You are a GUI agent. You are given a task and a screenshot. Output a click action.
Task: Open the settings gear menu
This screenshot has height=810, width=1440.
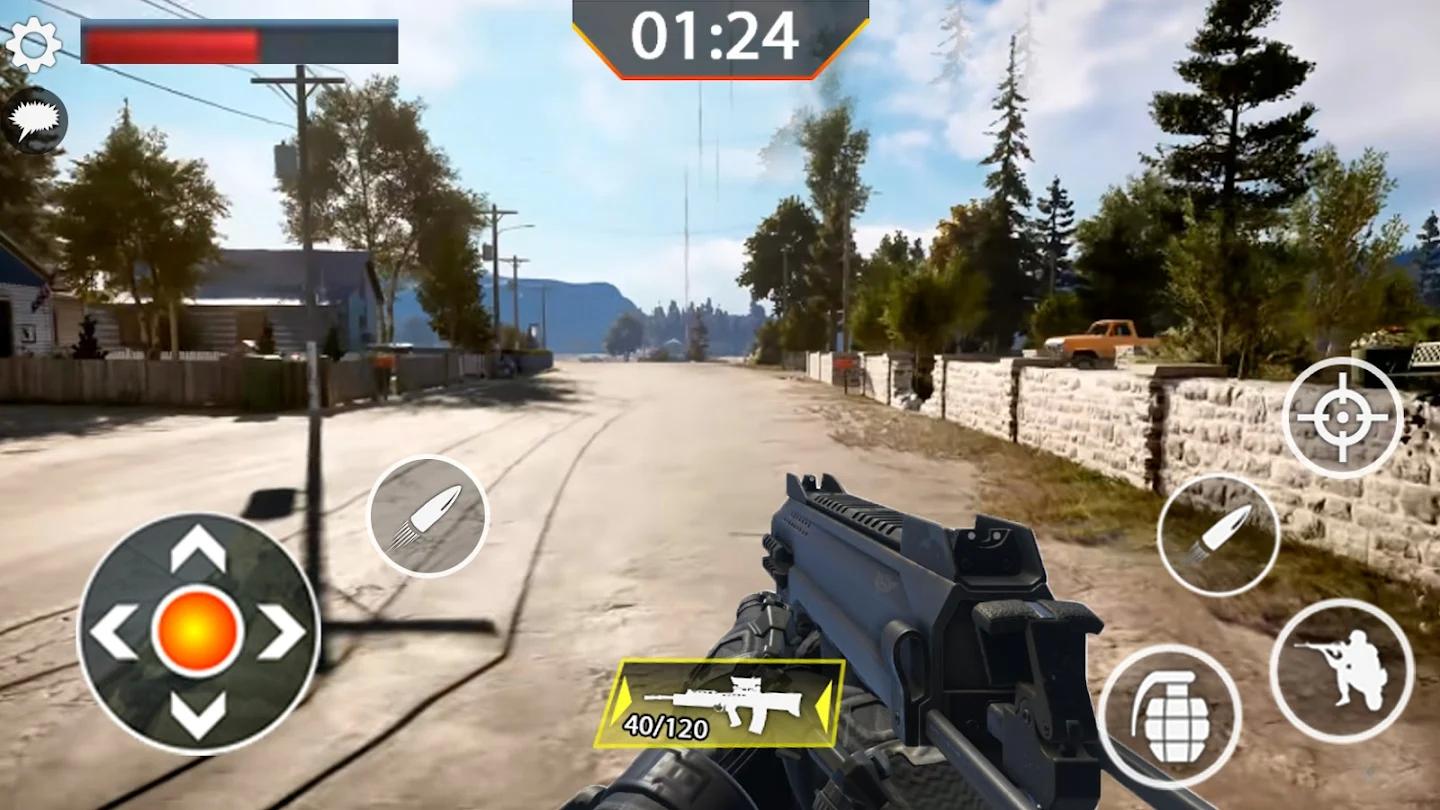pos(33,44)
